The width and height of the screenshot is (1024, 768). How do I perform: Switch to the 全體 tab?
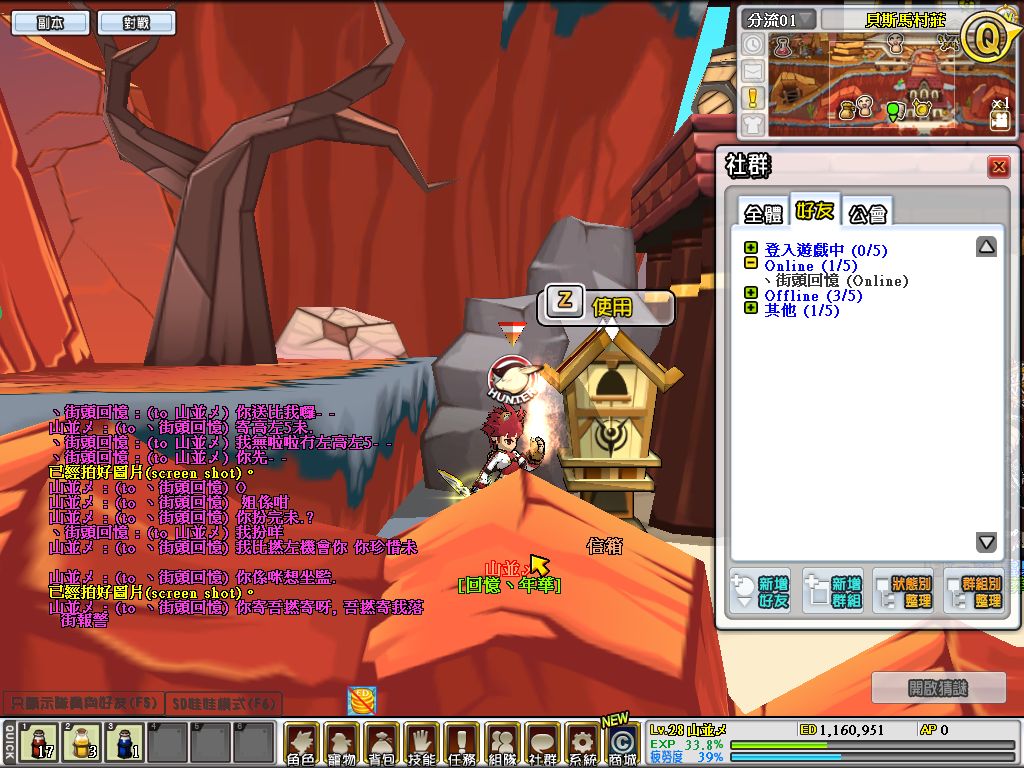point(762,213)
